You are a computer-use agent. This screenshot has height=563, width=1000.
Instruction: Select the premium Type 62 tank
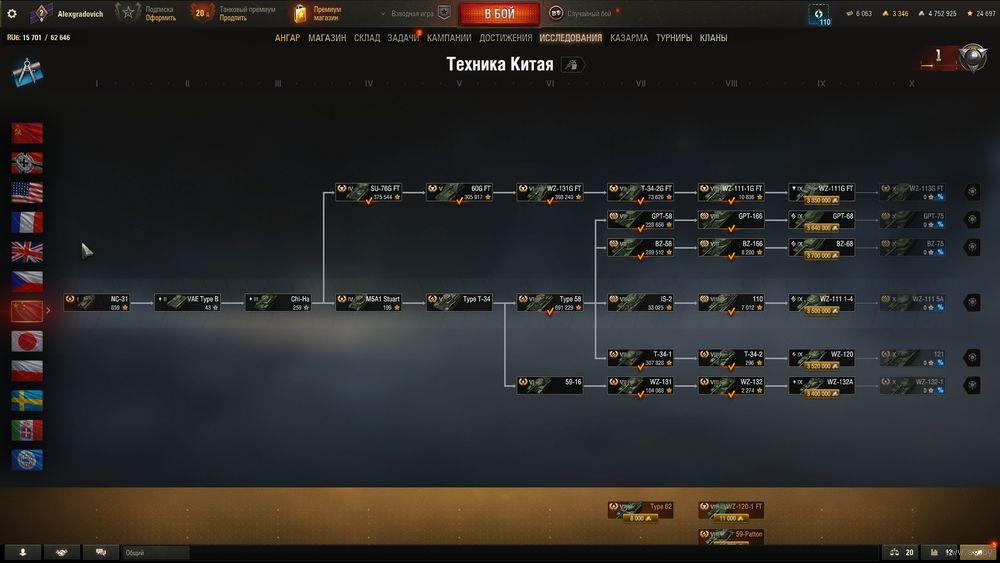640,511
